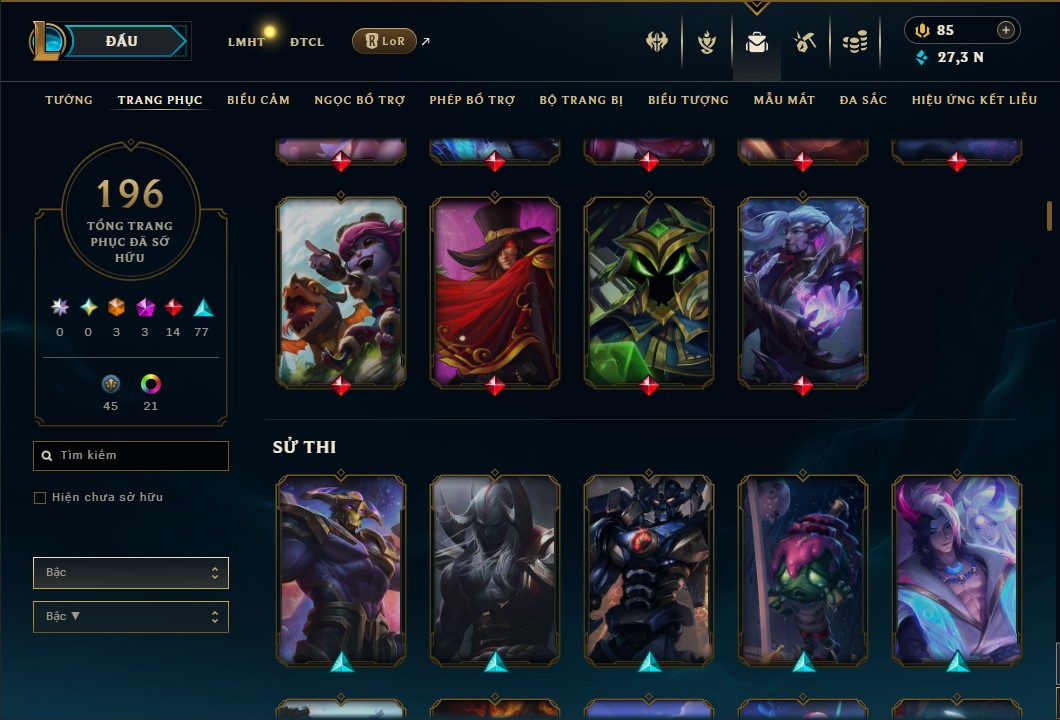Open the TƯỚNG champions tab
Viewport: 1060px width, 720px height.
[x=69, y=100]
